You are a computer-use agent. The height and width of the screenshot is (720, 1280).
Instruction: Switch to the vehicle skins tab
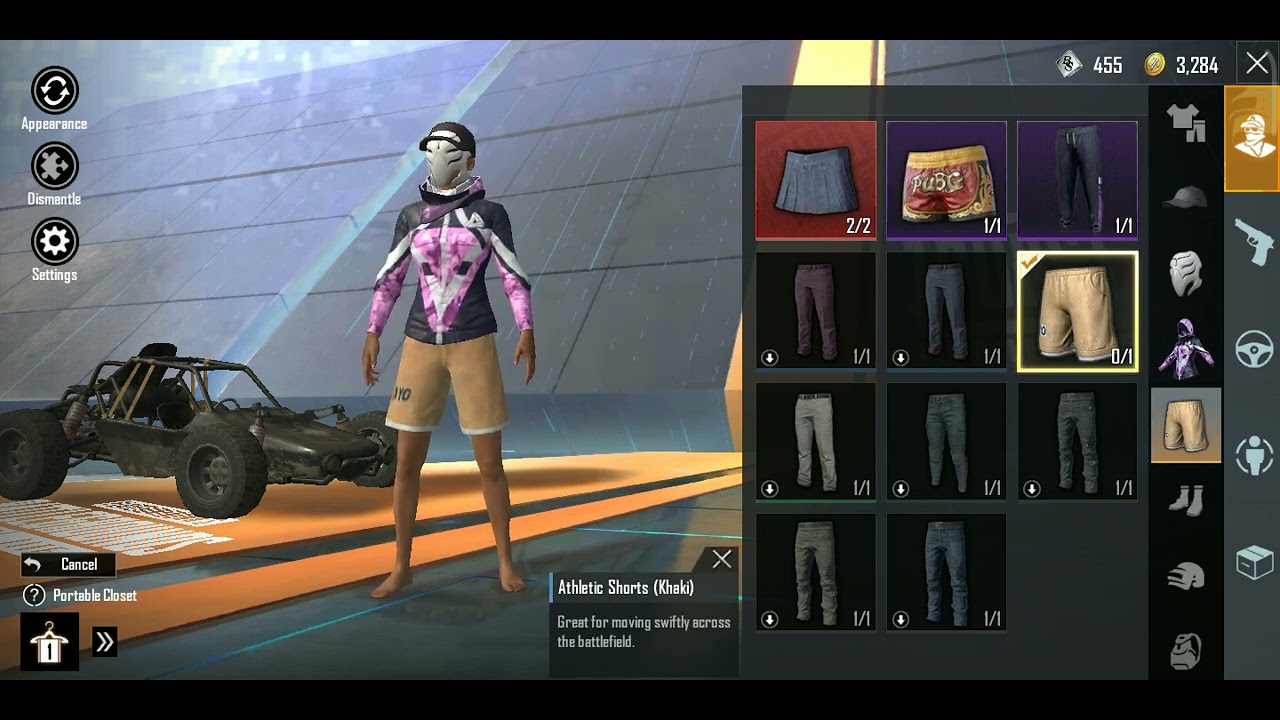pyautogui.click(x=1252, y=350)
